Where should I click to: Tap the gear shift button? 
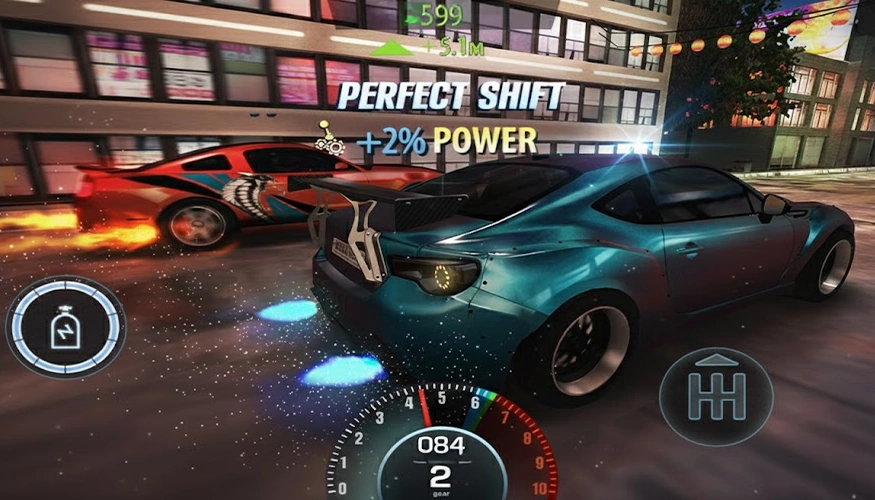pos(716,396)
